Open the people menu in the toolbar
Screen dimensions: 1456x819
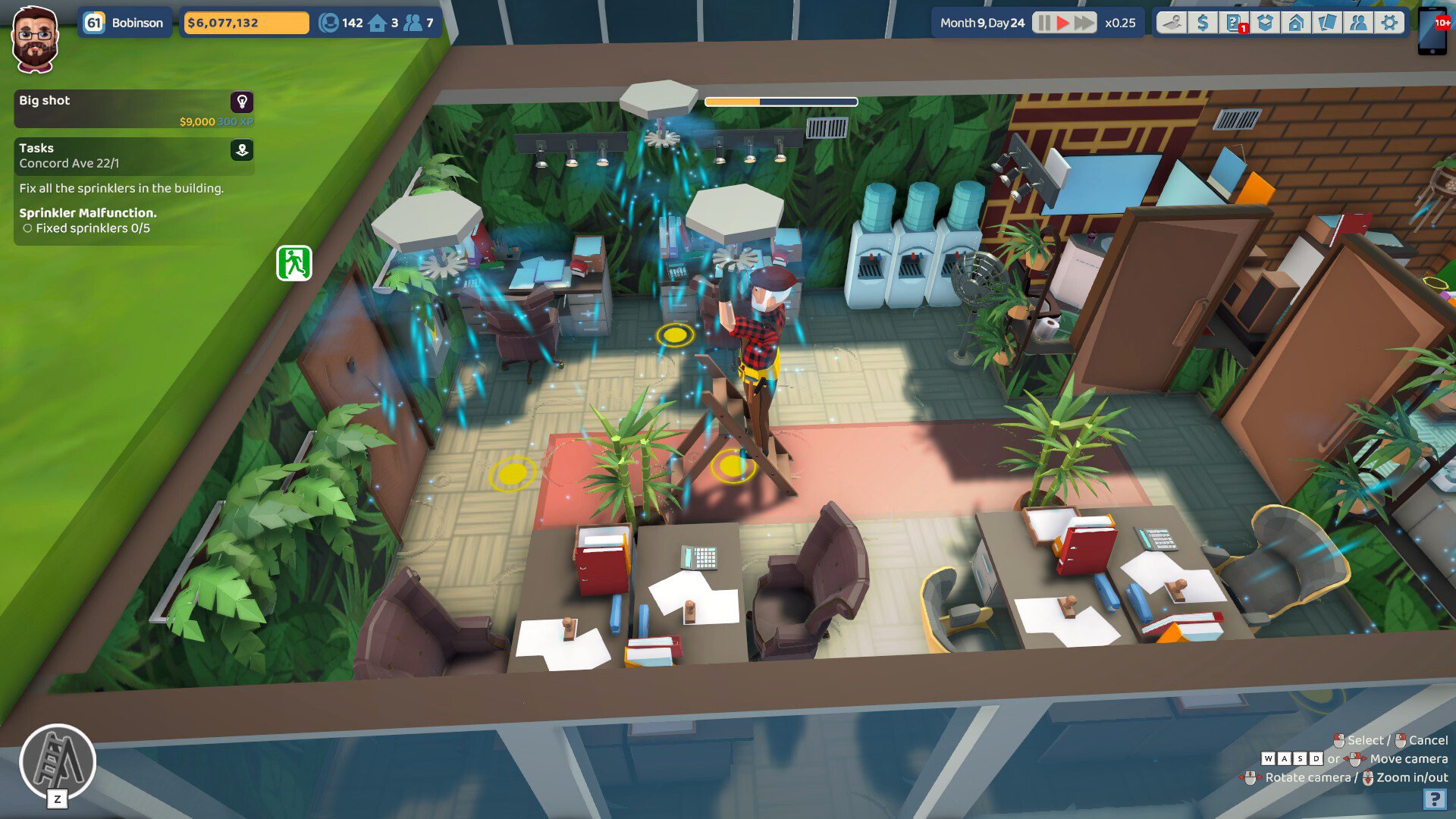pos(1358,23)
